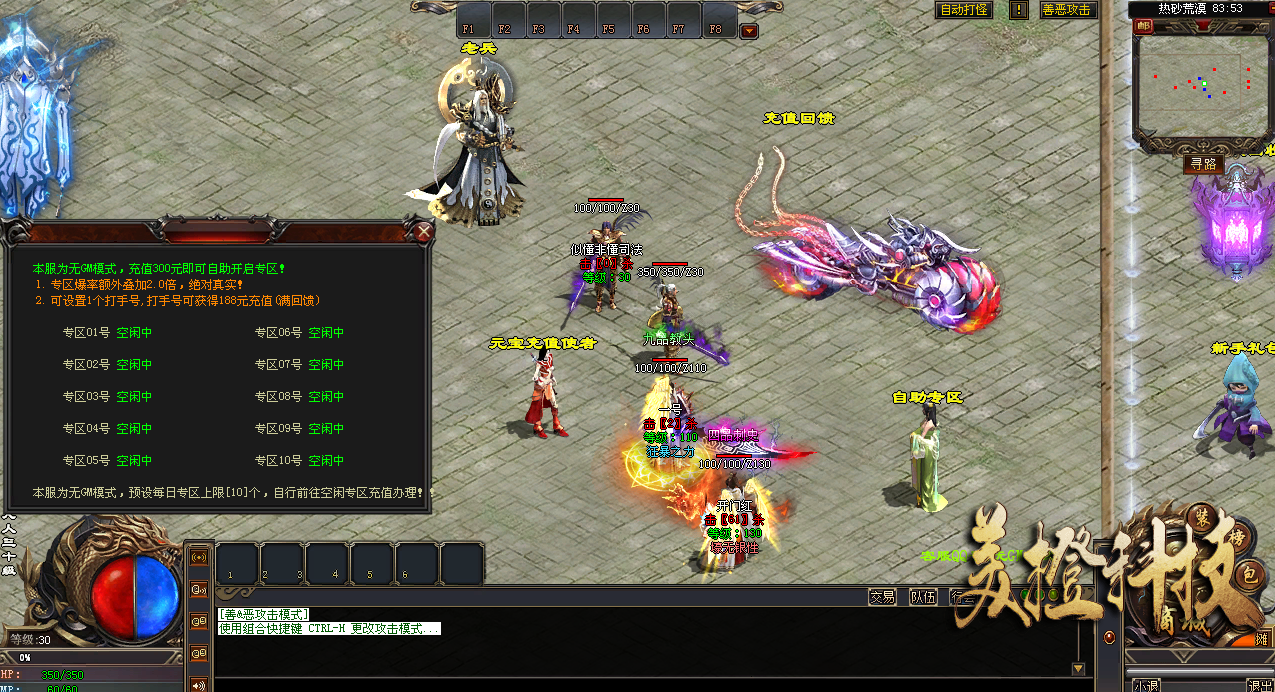The height and width of the screenshot is (692, 1275).
Task: Select the F1 skill hotkey slot
Action: click(470, 27)
